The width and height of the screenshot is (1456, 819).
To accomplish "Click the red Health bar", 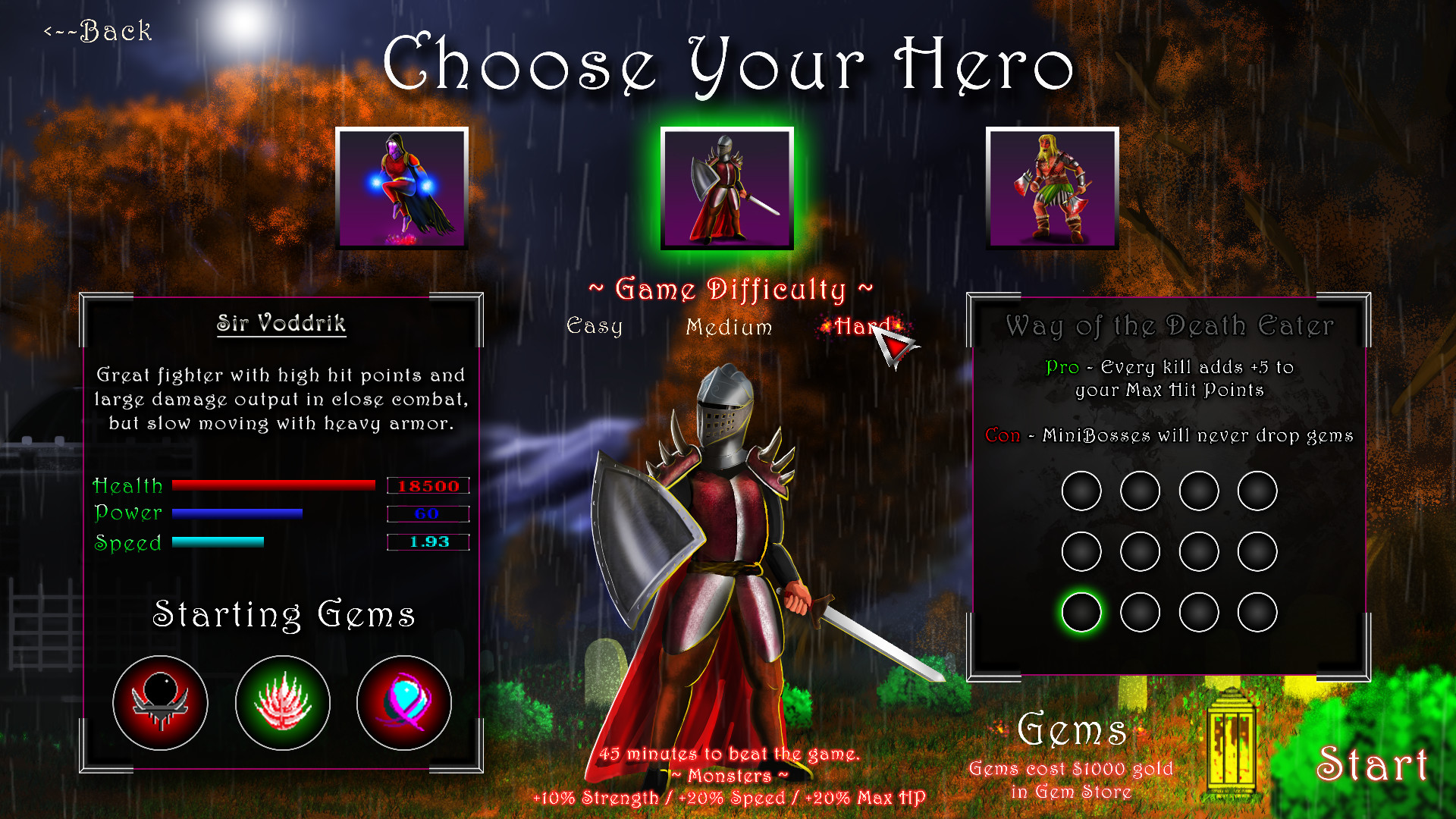I will (x=275, y=485).
